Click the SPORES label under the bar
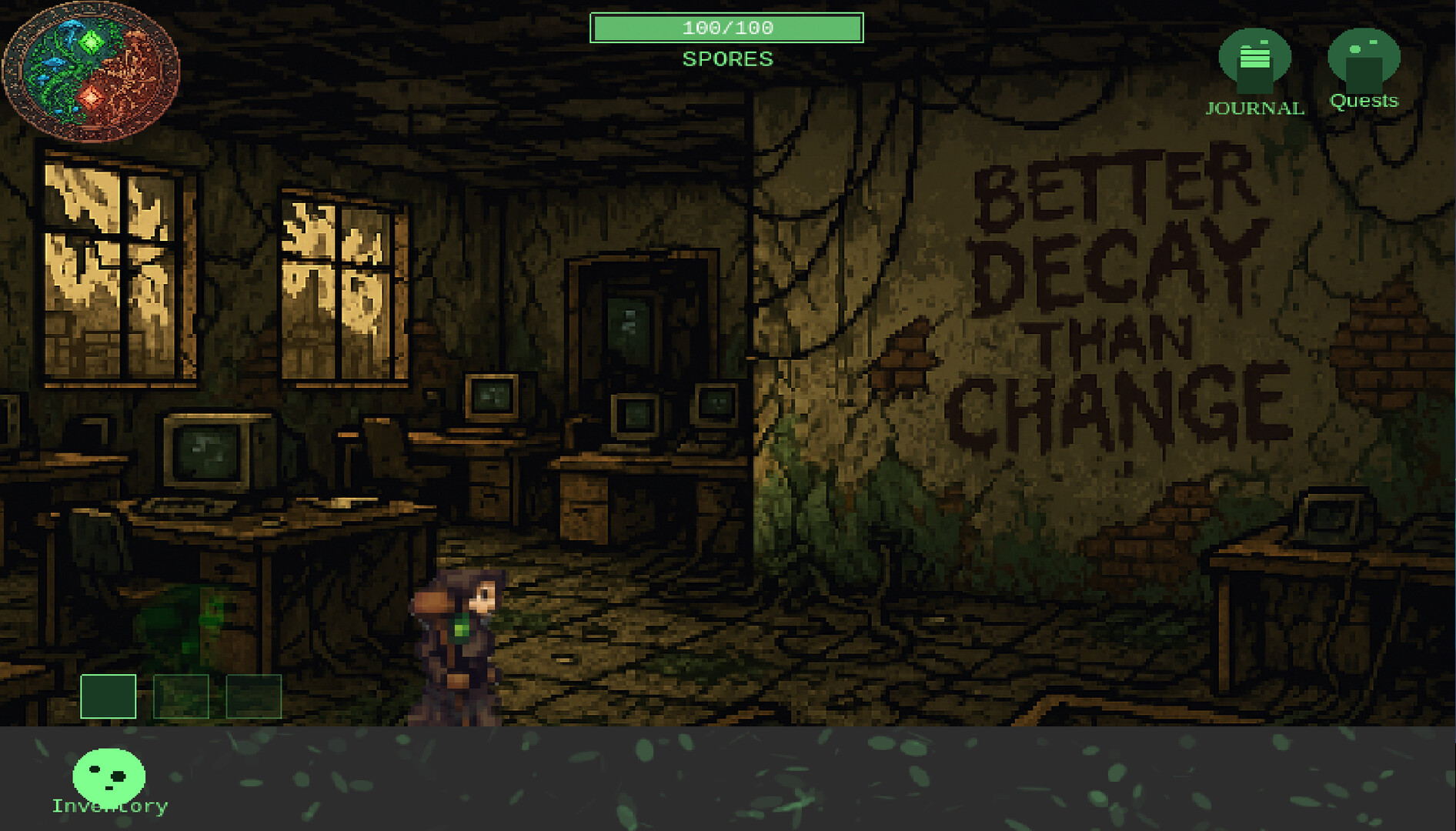 coord(726,58)
